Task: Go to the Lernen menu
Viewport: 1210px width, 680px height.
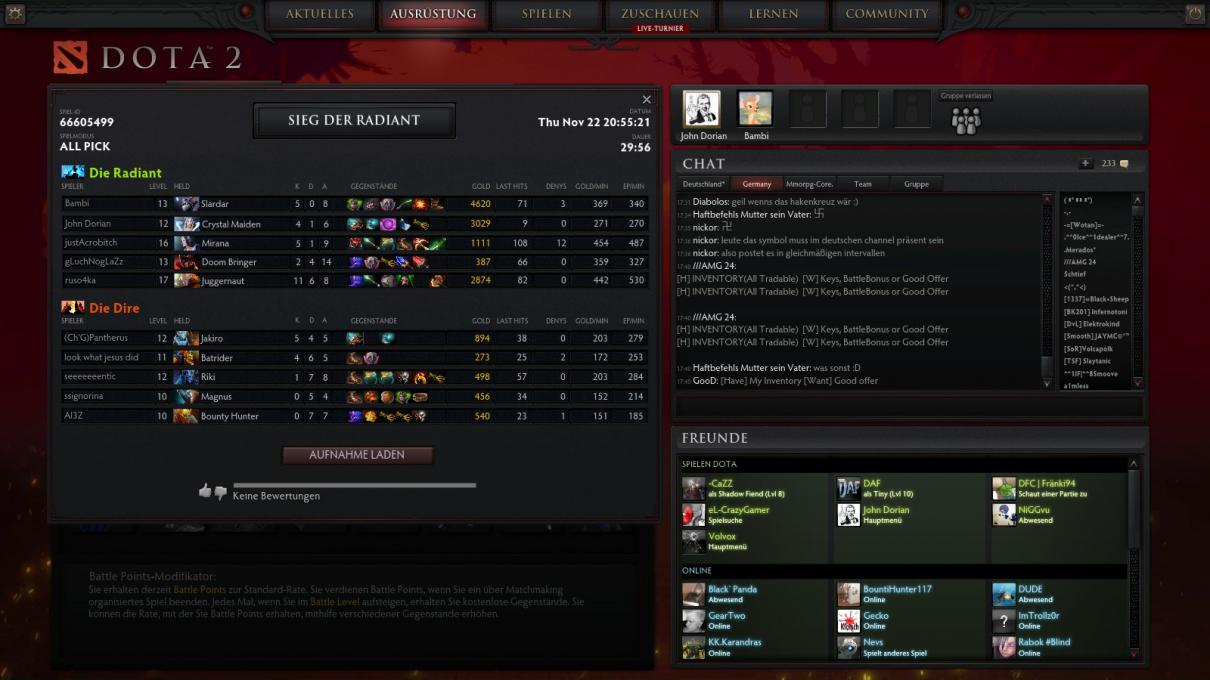Action: [773, 15]
